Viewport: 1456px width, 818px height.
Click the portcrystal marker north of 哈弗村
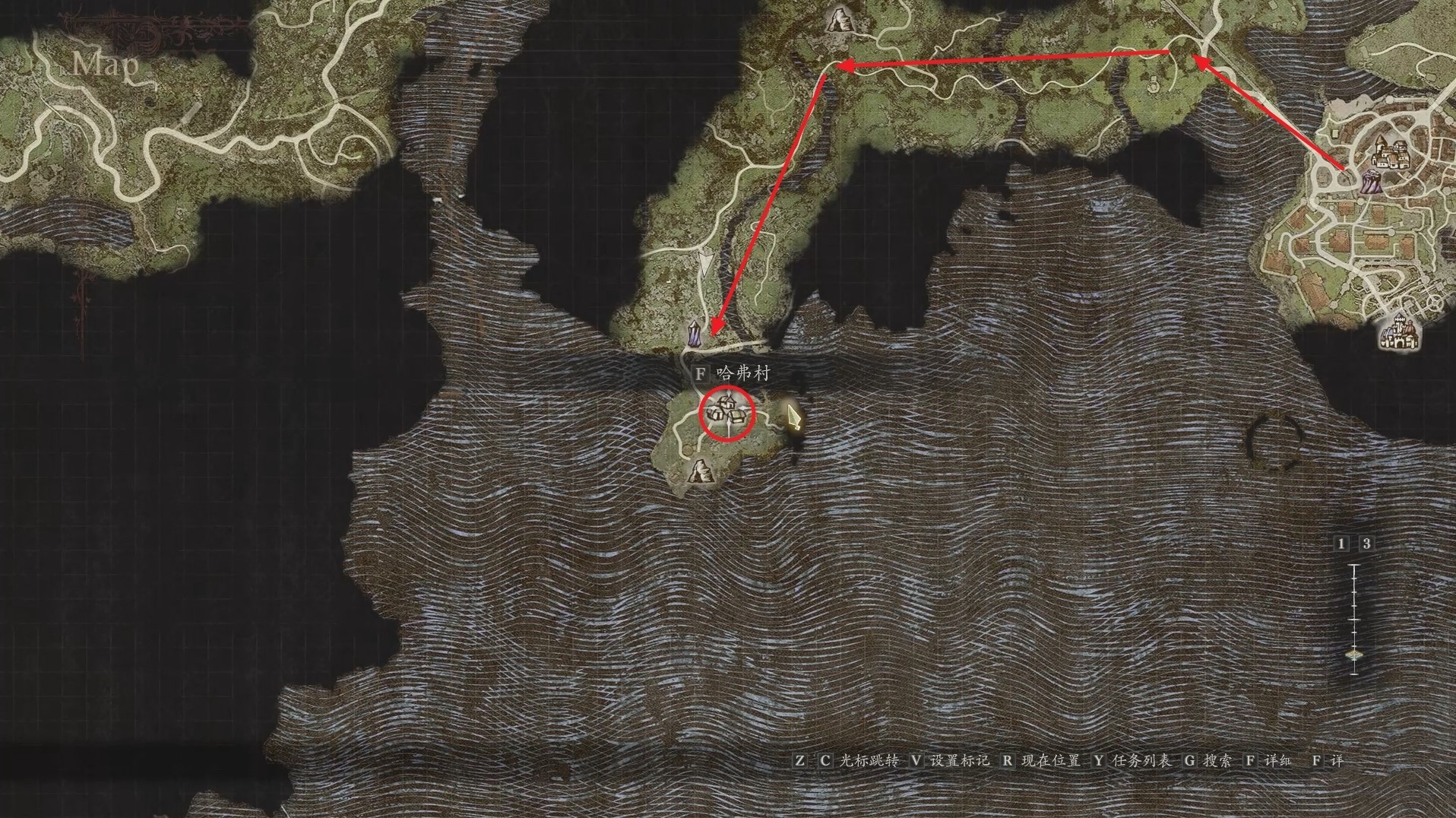[x=693, y=334]
